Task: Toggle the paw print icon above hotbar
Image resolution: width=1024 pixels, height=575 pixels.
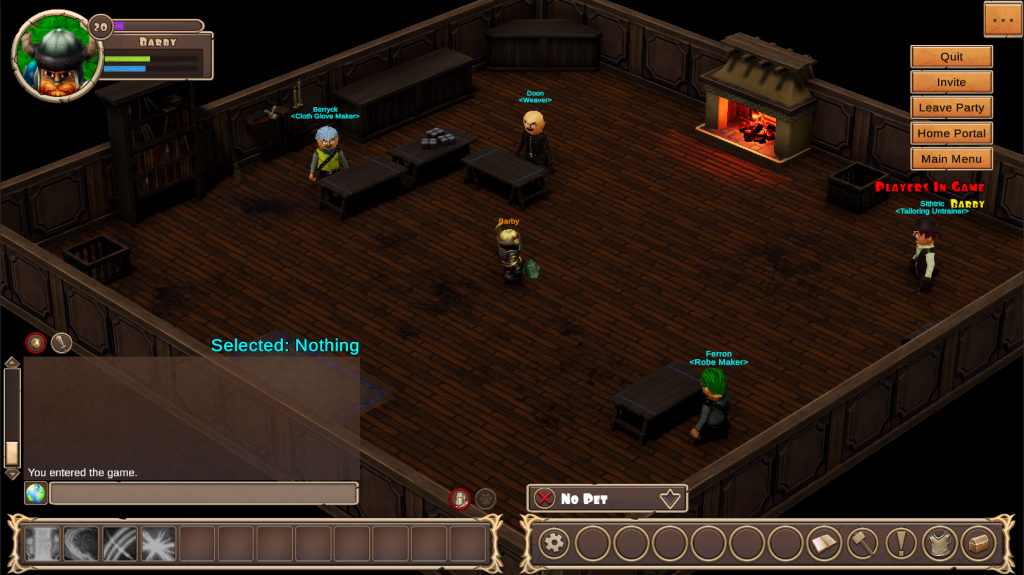Action: tap(485, 498)
